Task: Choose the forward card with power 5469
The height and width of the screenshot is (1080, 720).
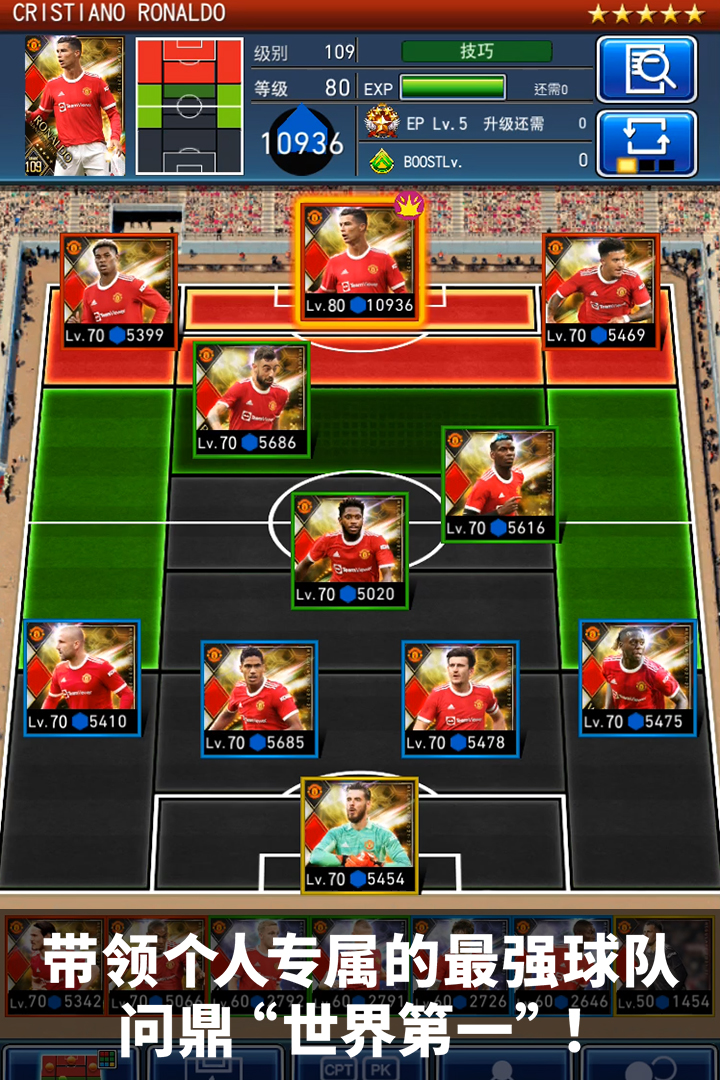Action: pos(601,291)
